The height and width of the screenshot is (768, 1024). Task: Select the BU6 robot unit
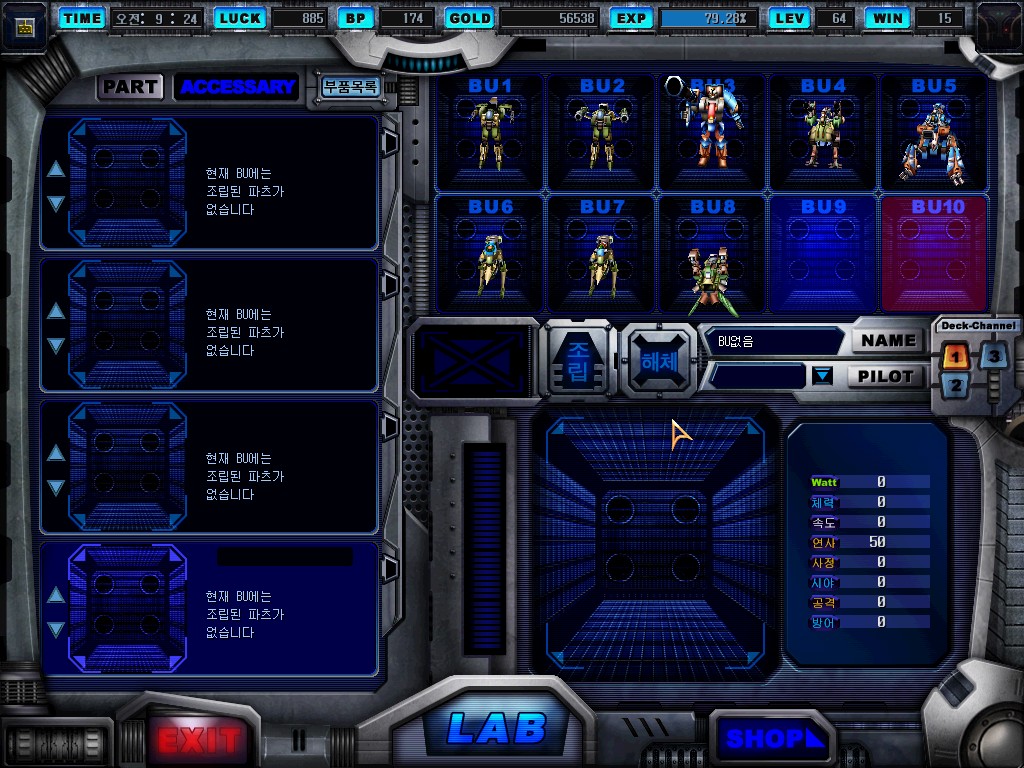click(x=490, y=254)
